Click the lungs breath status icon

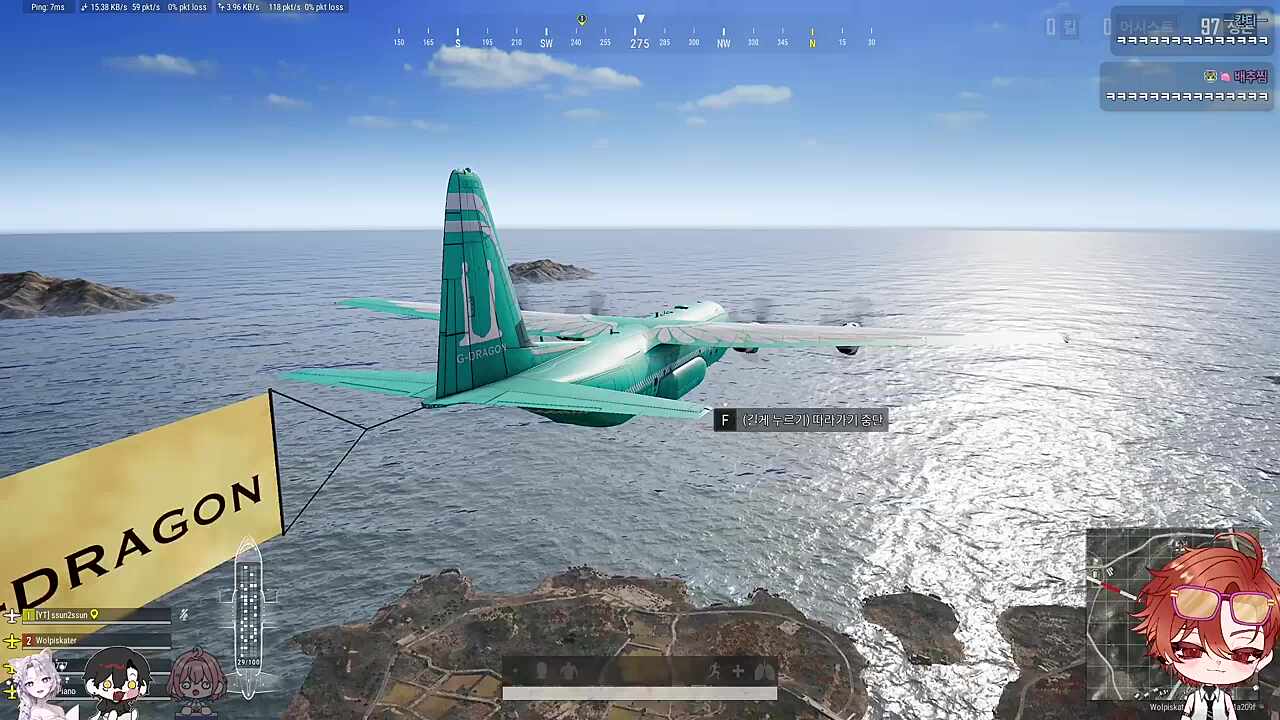click(765, 672)
